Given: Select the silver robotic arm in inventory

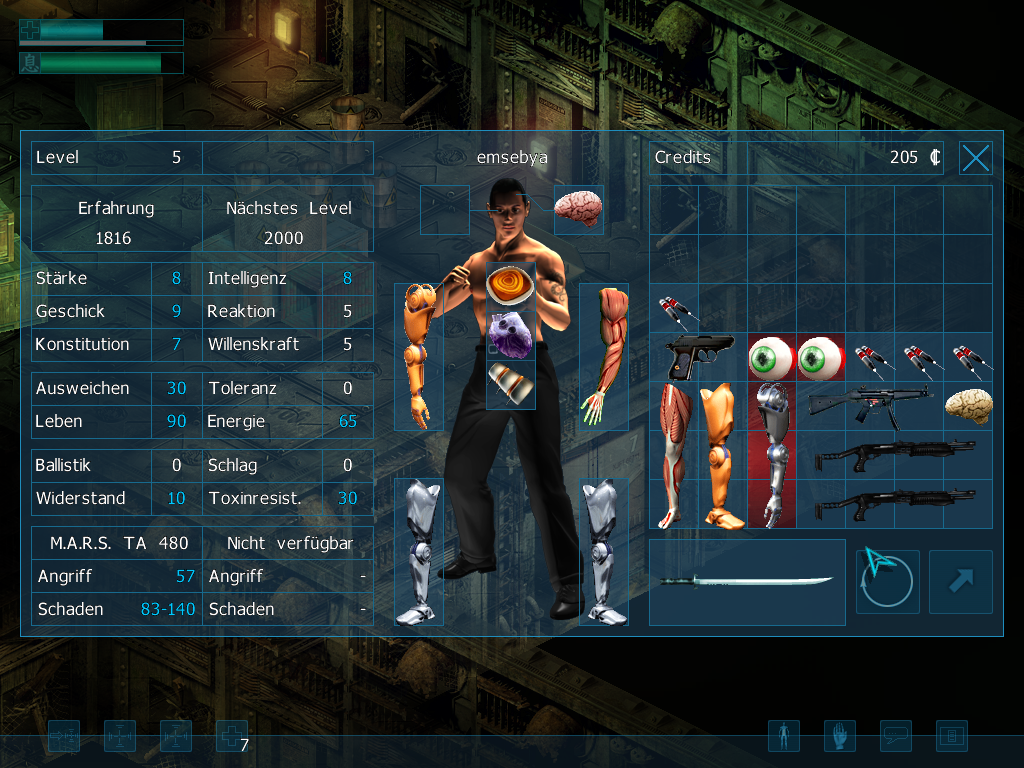Looking at the screenshot, I should pyautogui.click(x=771, y=455).
